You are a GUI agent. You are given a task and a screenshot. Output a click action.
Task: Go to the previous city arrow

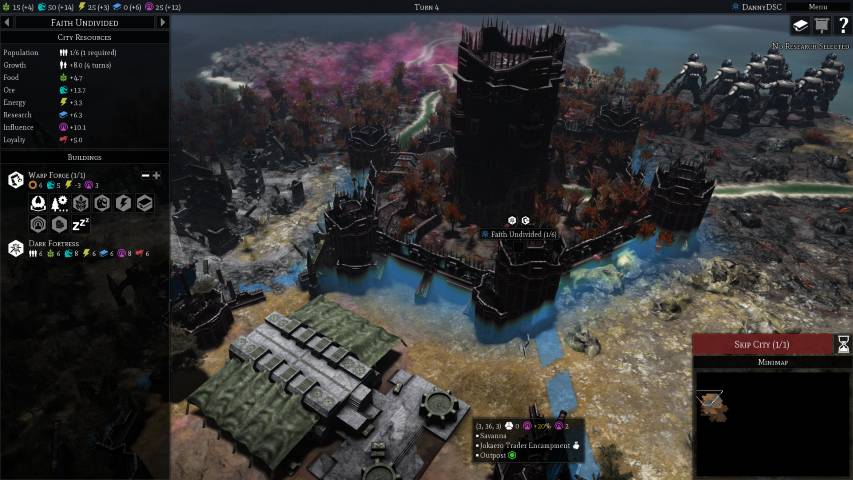[8, 22]
